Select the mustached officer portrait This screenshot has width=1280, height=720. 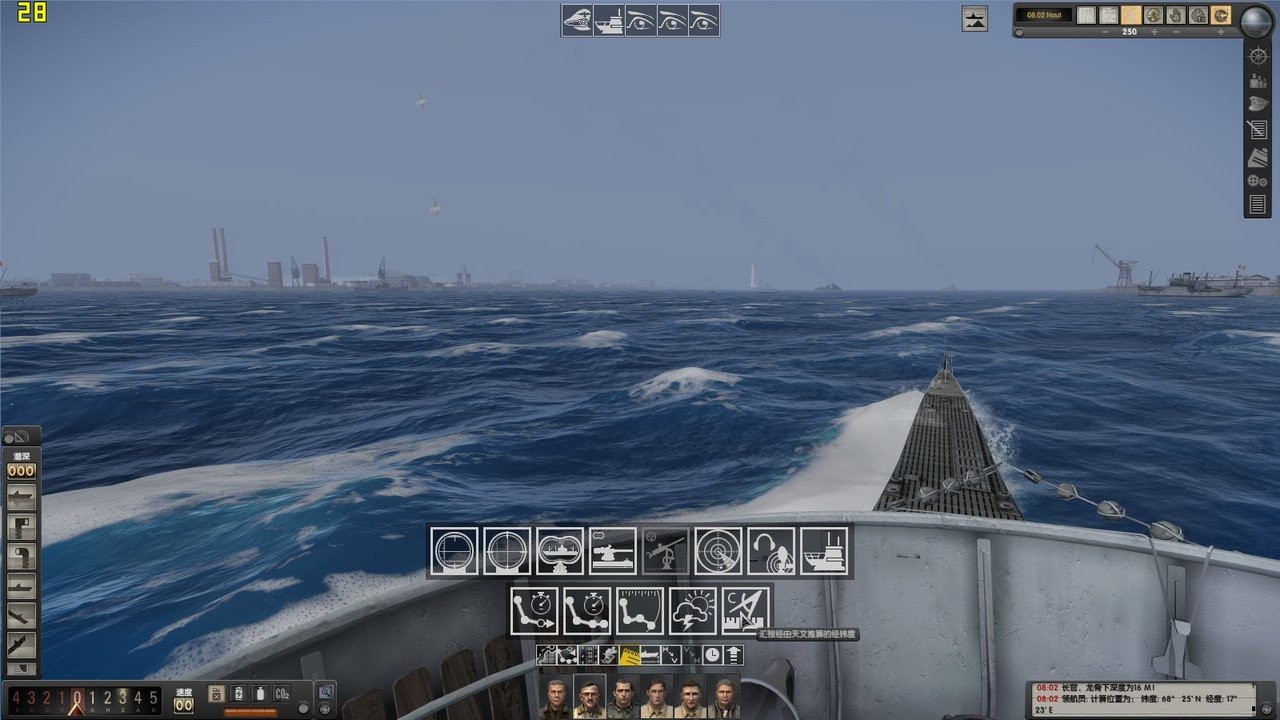click(x=589, y=698)
